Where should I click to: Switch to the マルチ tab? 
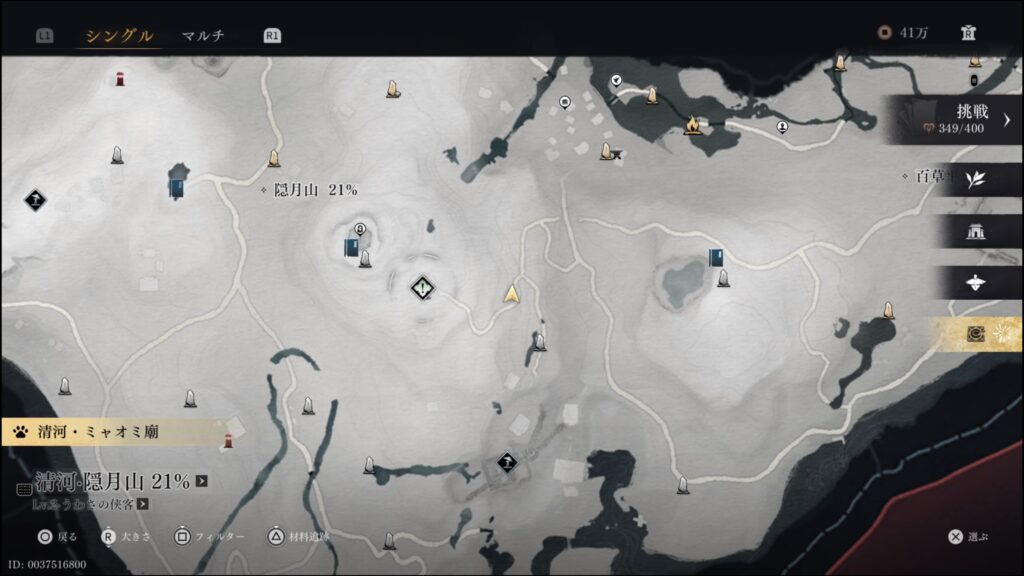pos(203,36)
